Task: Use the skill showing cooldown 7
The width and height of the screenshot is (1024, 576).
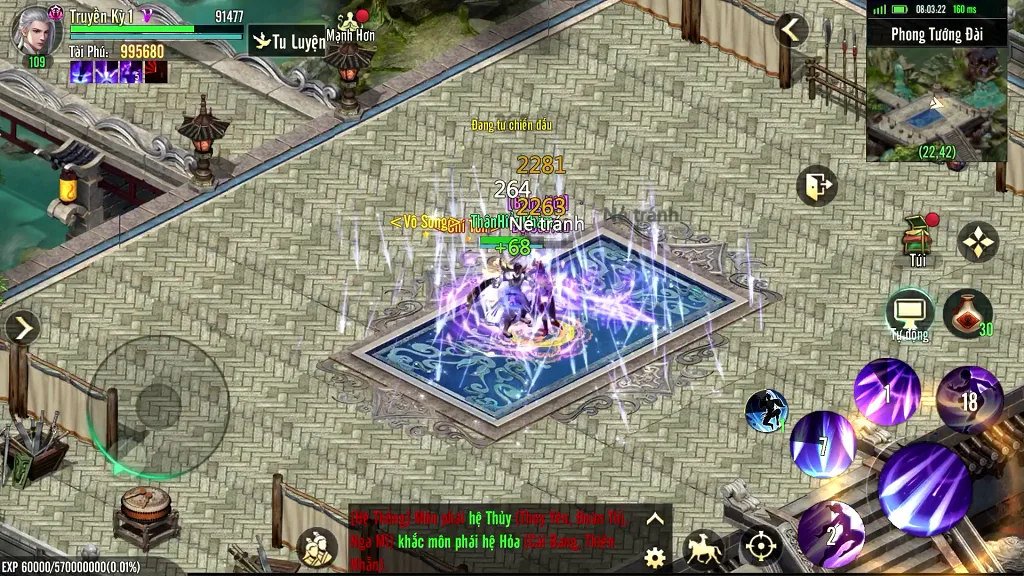Action: (823, 443)
